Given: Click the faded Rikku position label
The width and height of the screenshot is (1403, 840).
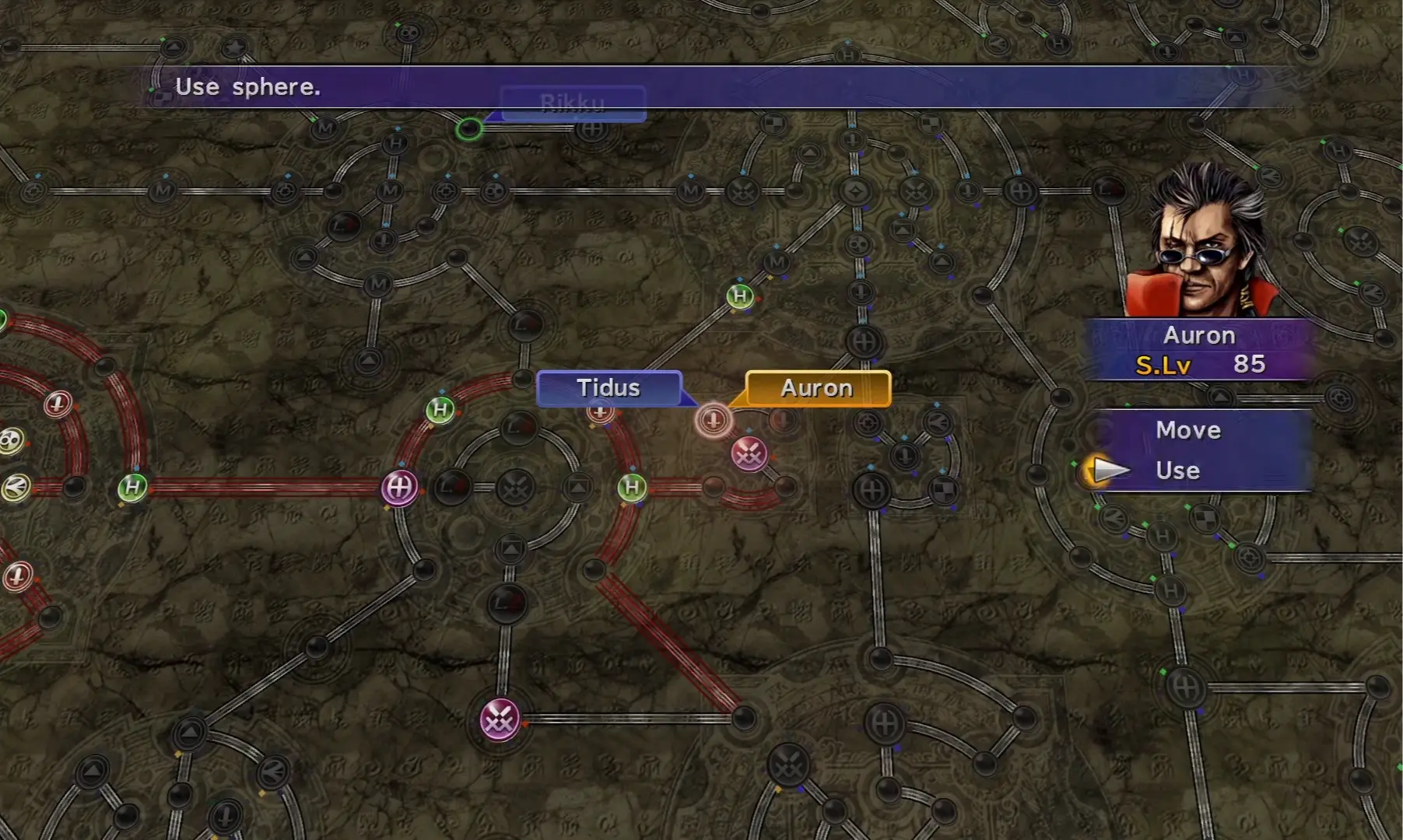Looking at the screenshot, I should 573,103.
